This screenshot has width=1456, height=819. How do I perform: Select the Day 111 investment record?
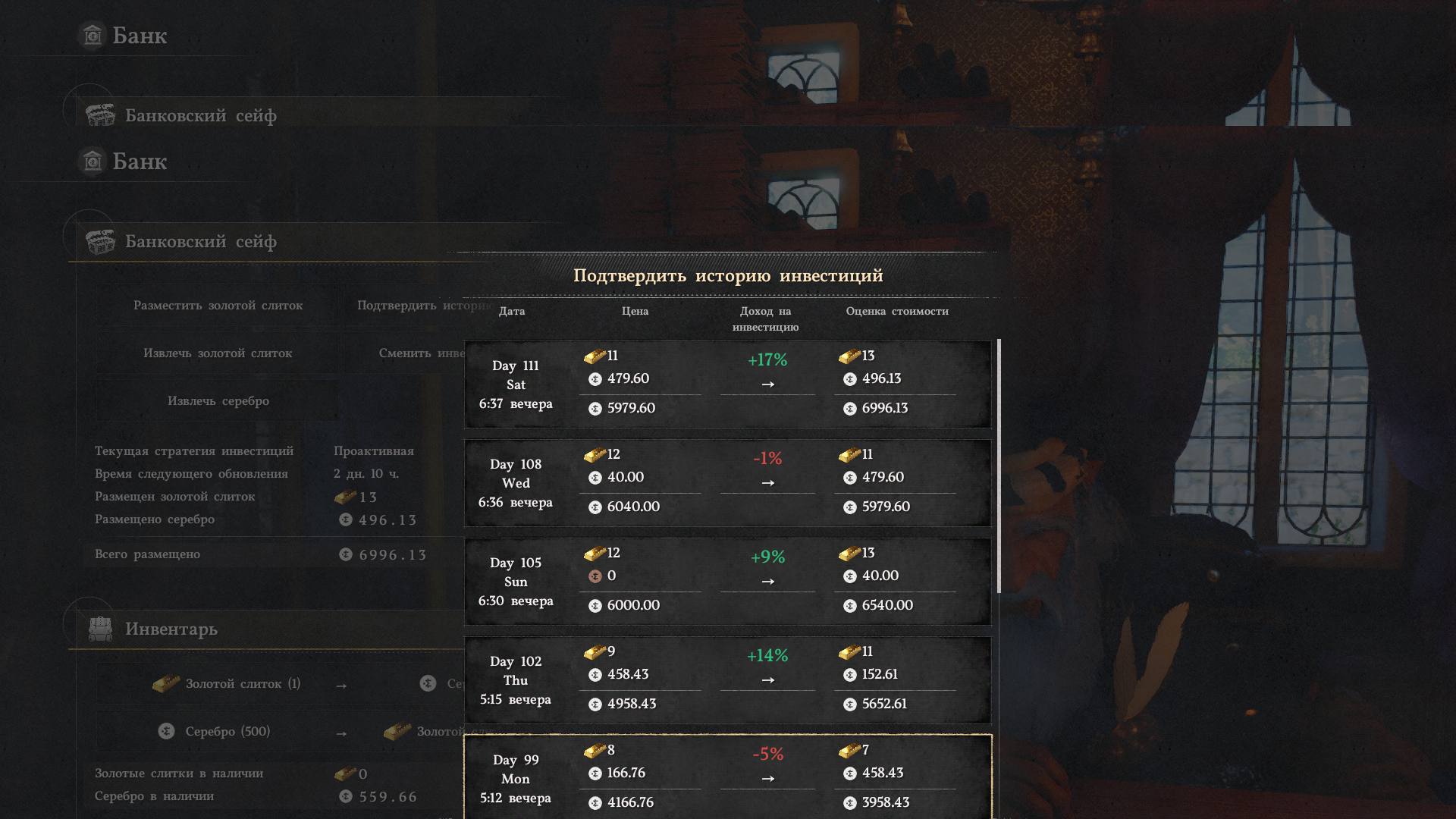click(727, 384)
